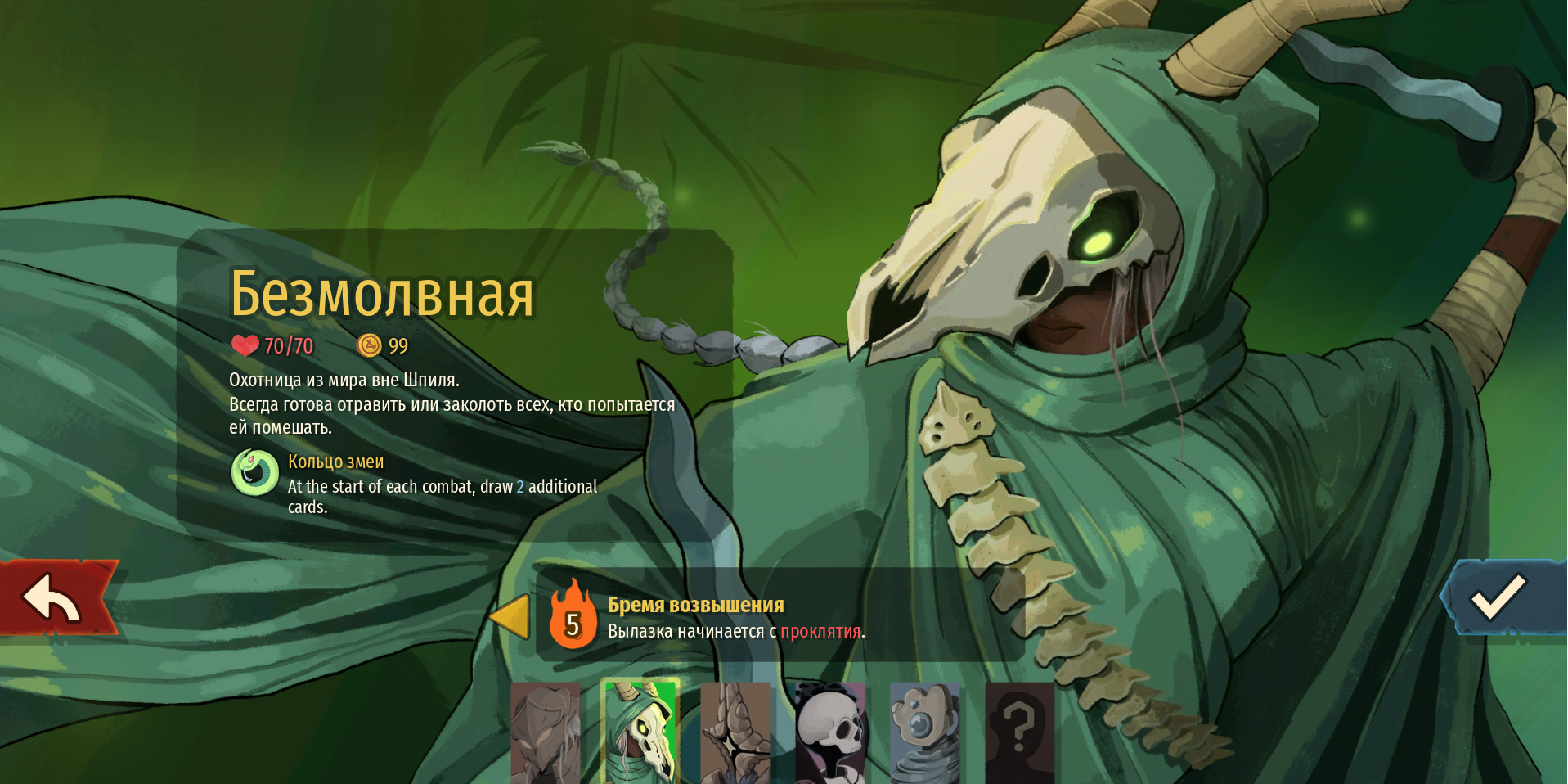The image size is (1568, 784).
Task: Decrease ascension level with the yellow arrow
Action: [510, 616]
